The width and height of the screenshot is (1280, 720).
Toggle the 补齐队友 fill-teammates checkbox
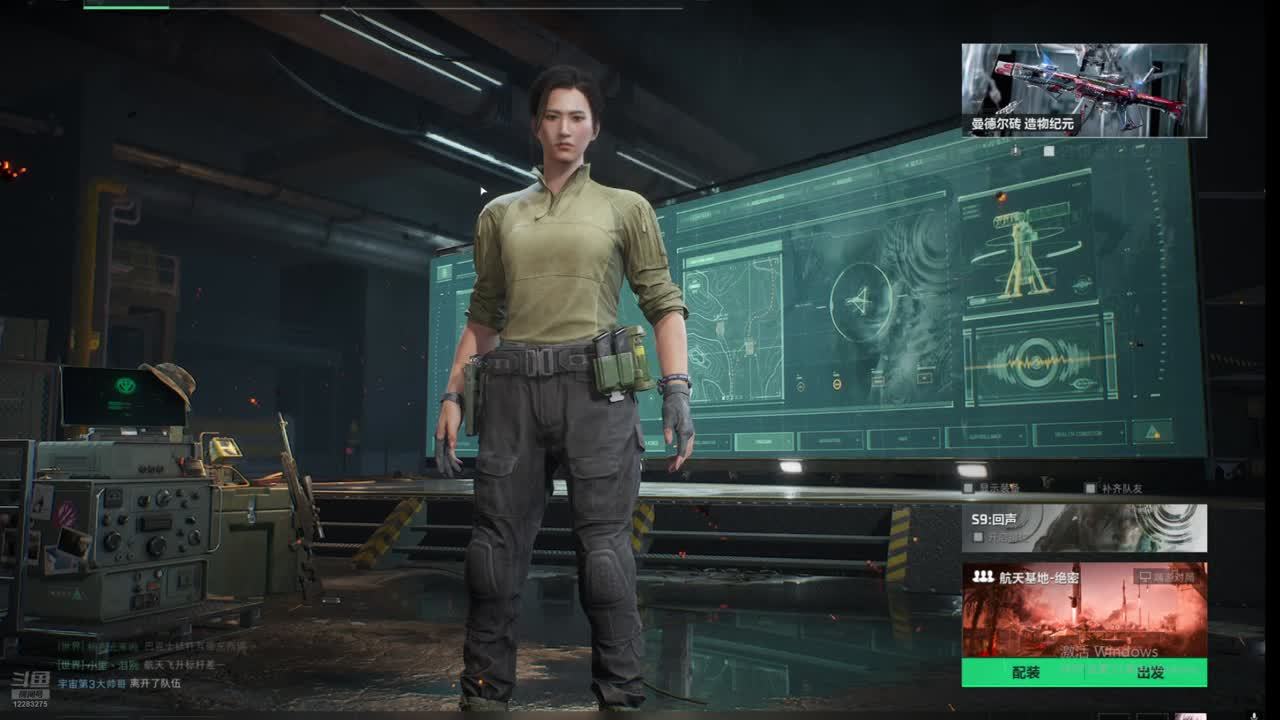pos(1090,489)
